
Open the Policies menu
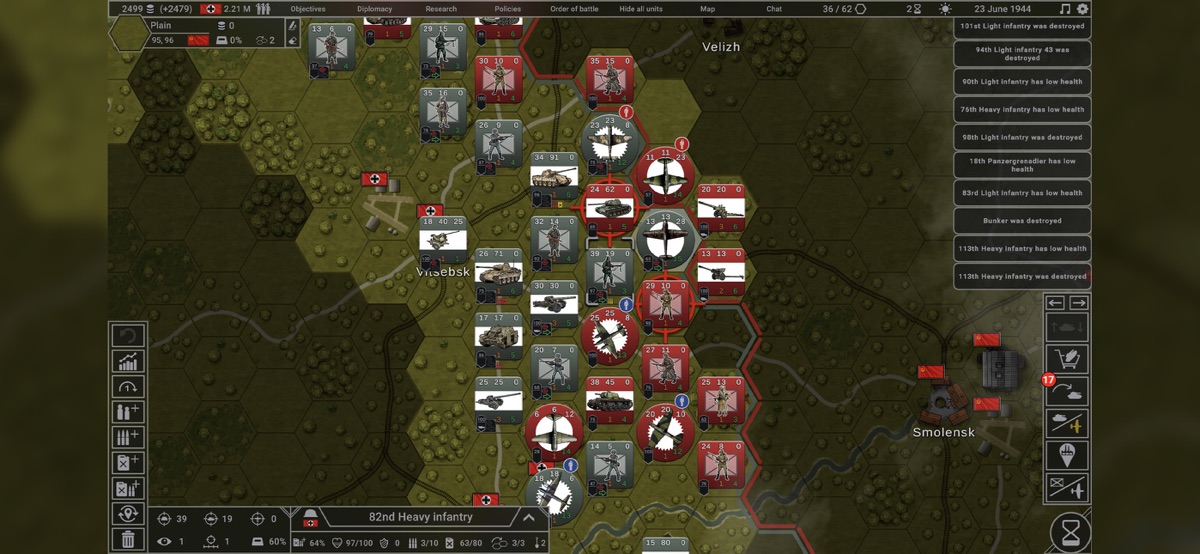[x=509, y=9]
